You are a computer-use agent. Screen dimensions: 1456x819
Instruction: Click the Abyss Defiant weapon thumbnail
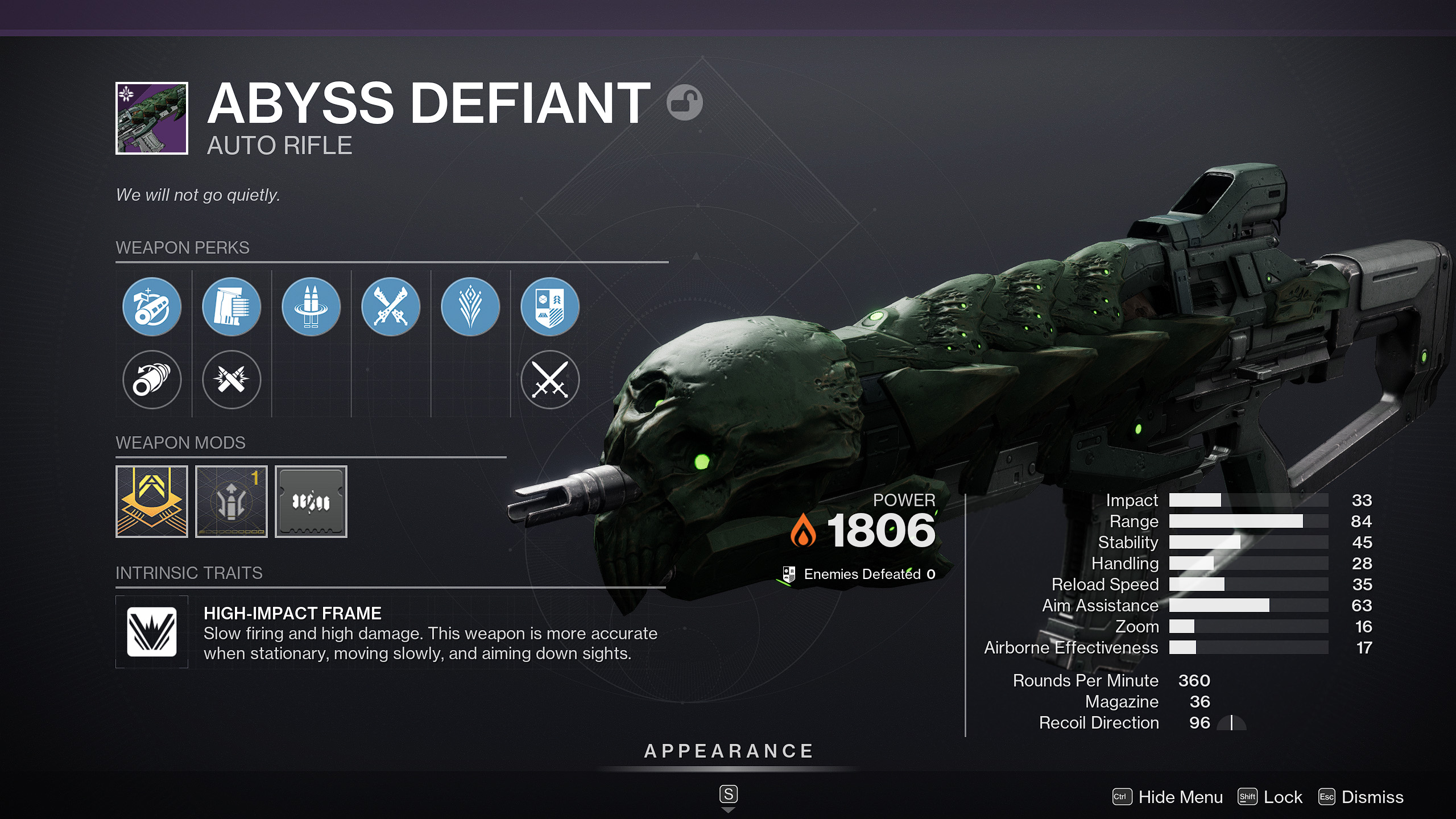point(152,118)
